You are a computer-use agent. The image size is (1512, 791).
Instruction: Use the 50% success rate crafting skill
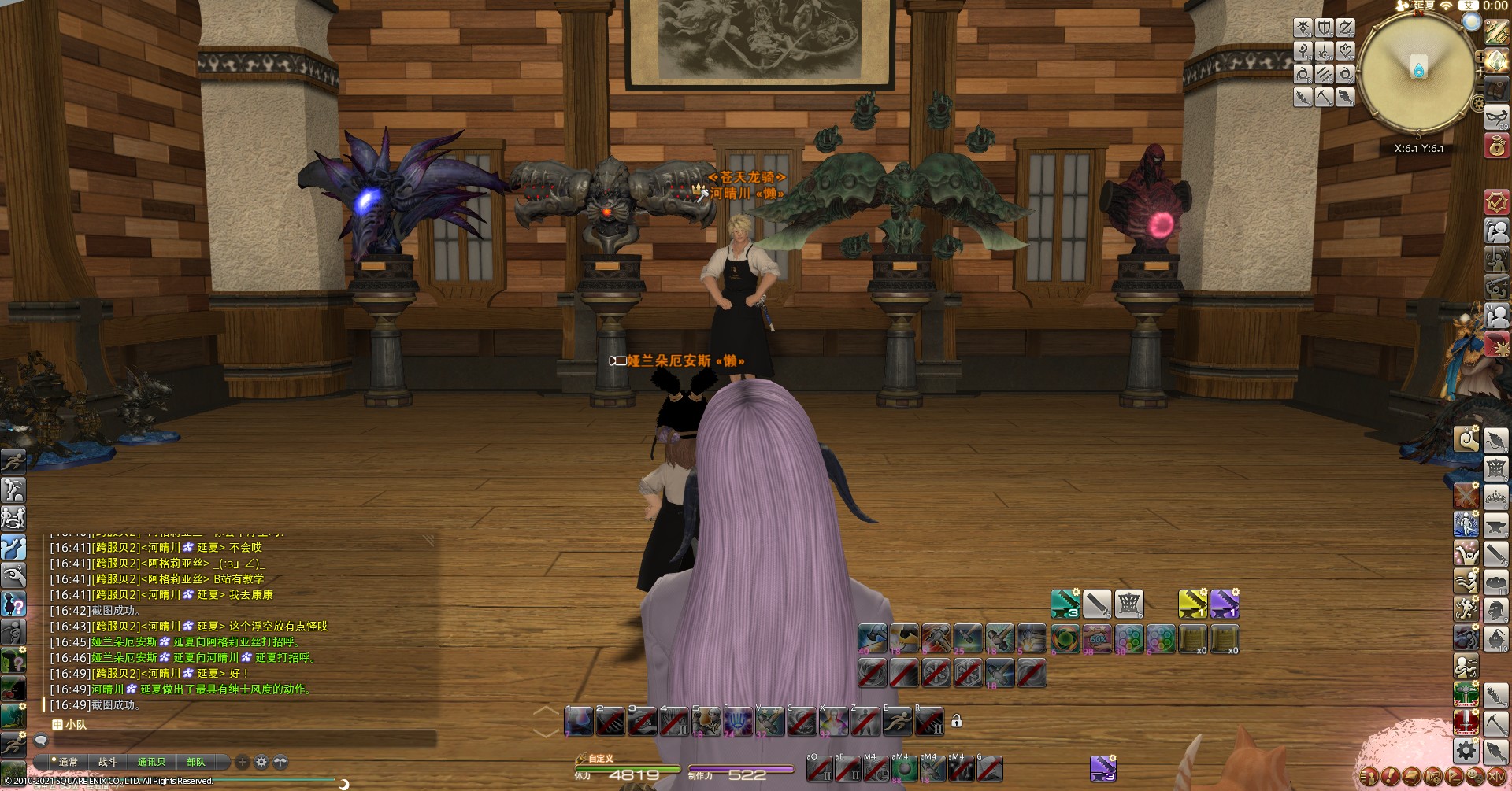point(1097,639)
